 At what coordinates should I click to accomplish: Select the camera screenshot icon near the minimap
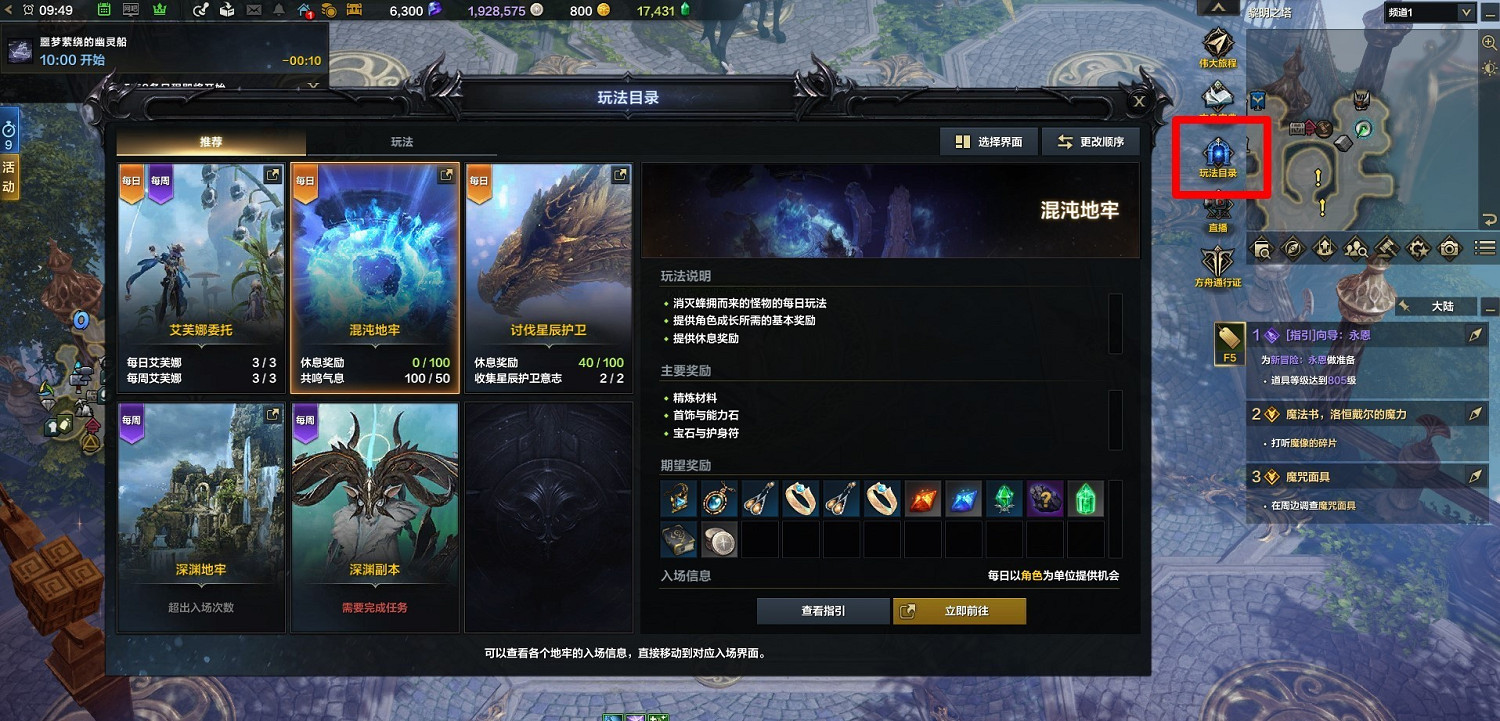(1449, 247)
